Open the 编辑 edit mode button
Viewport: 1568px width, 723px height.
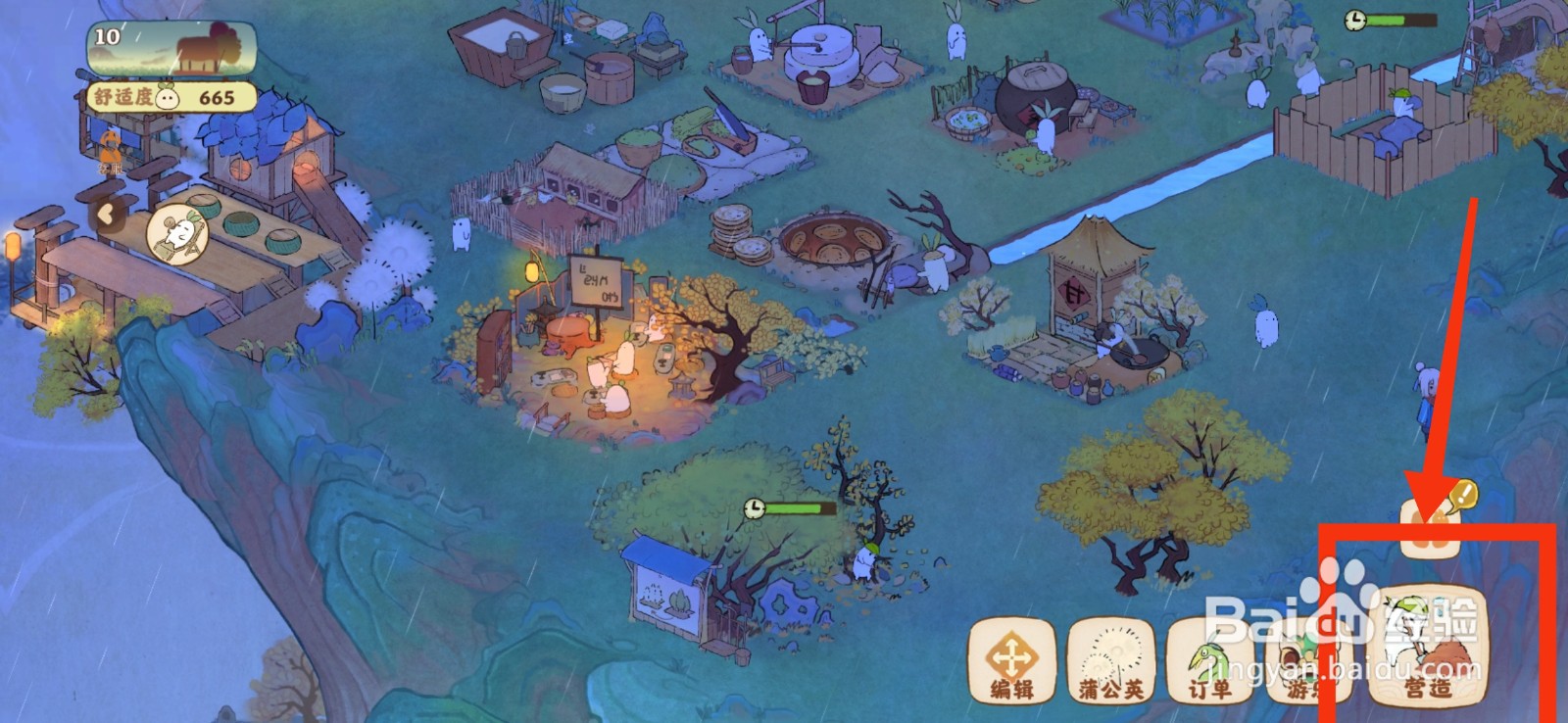tap(1011, 658)
